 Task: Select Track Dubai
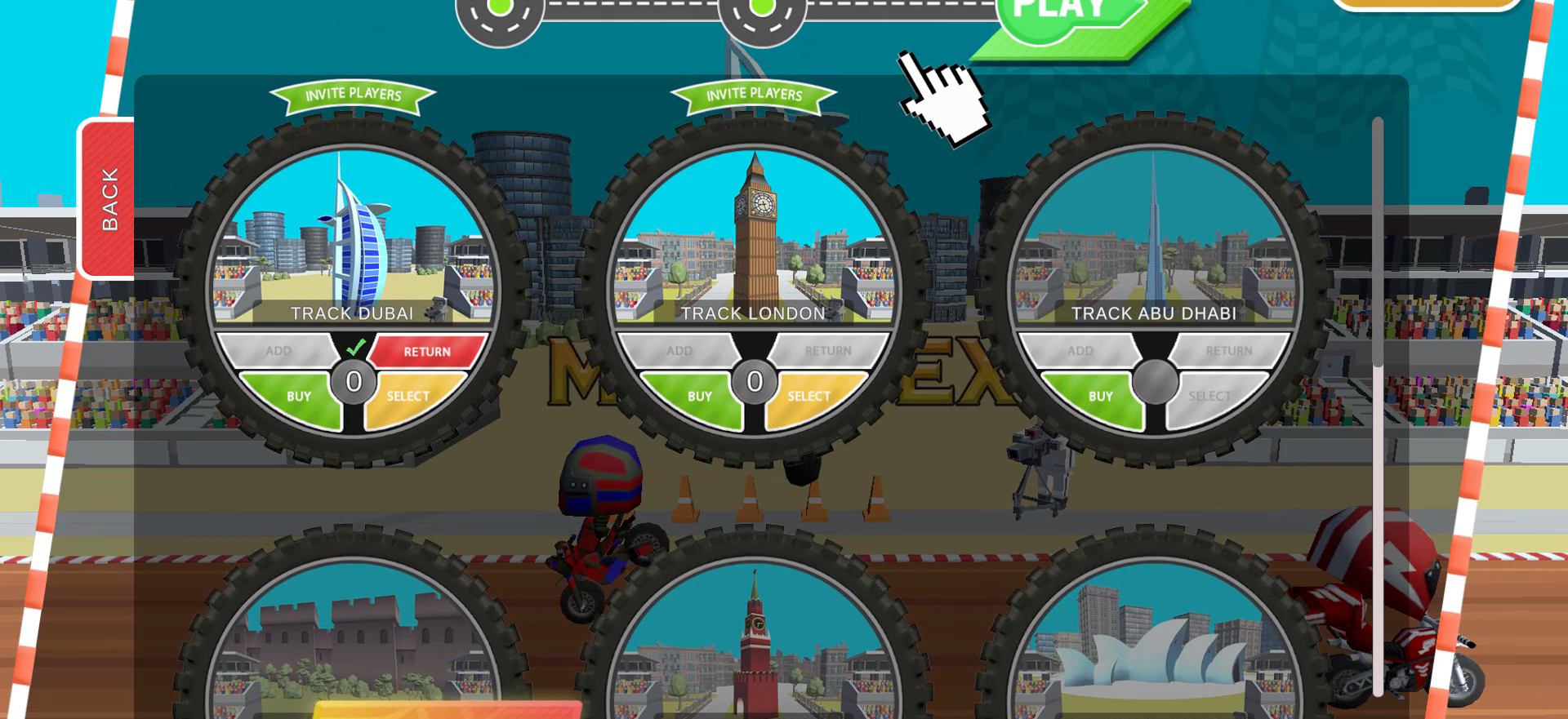coord(408,394)
